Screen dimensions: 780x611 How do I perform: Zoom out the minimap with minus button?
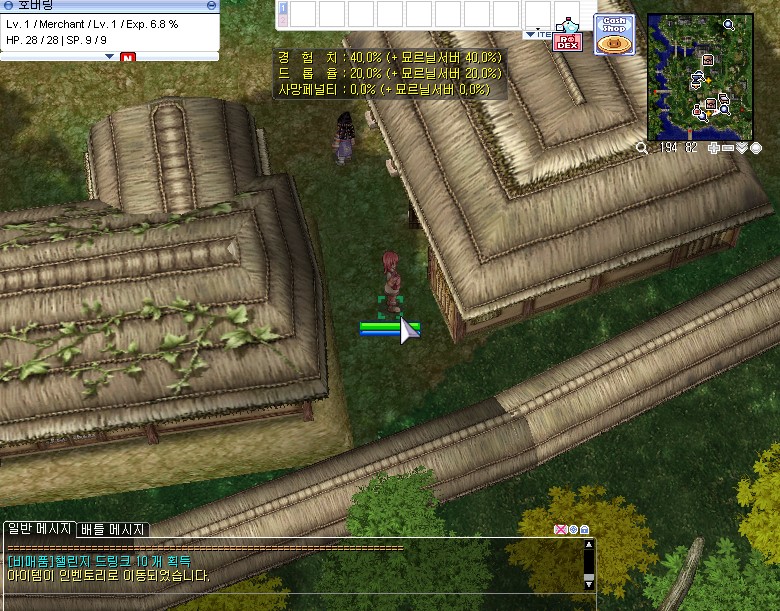pos(727,148)
